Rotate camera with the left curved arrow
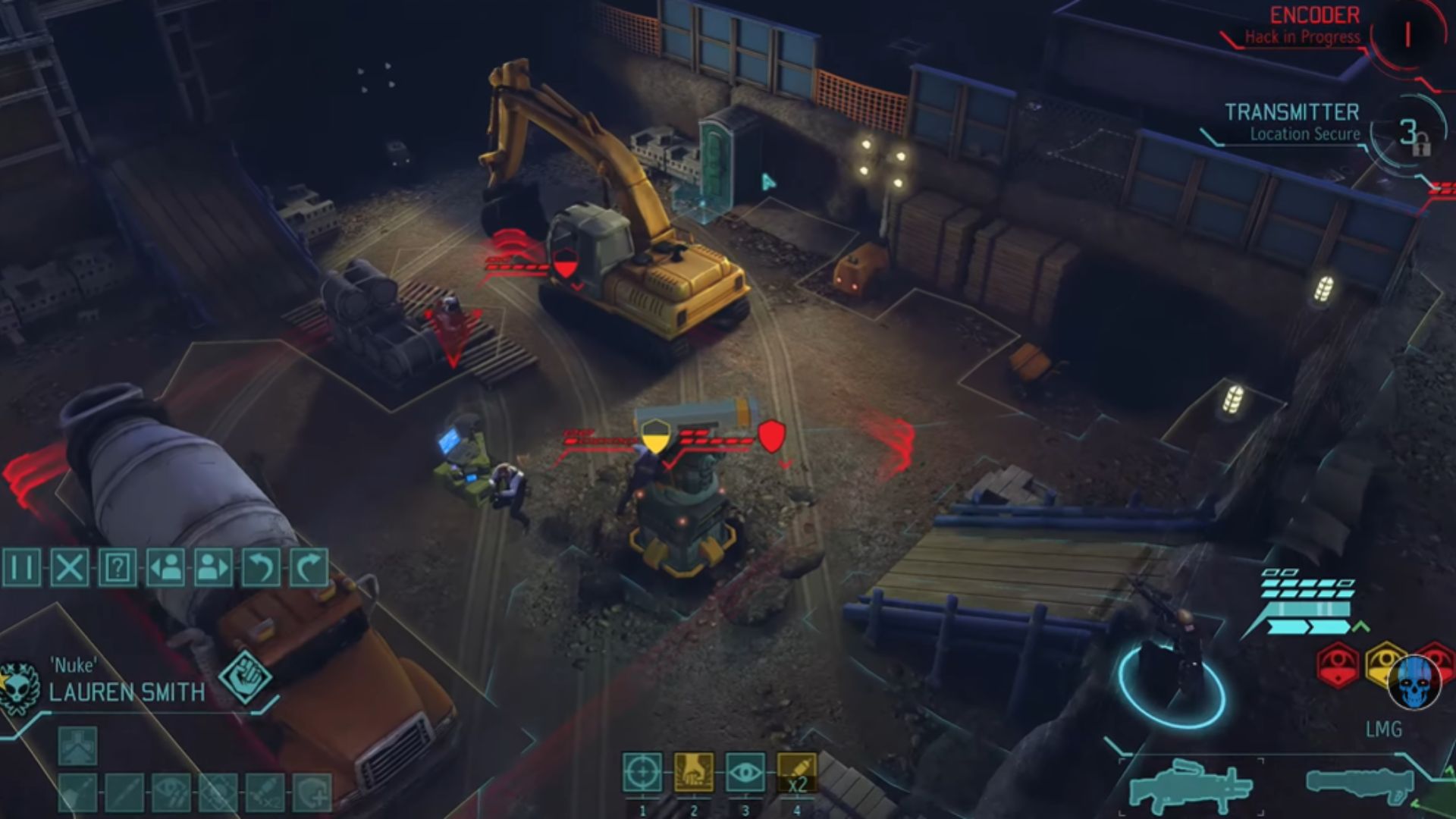 point(261,567)
